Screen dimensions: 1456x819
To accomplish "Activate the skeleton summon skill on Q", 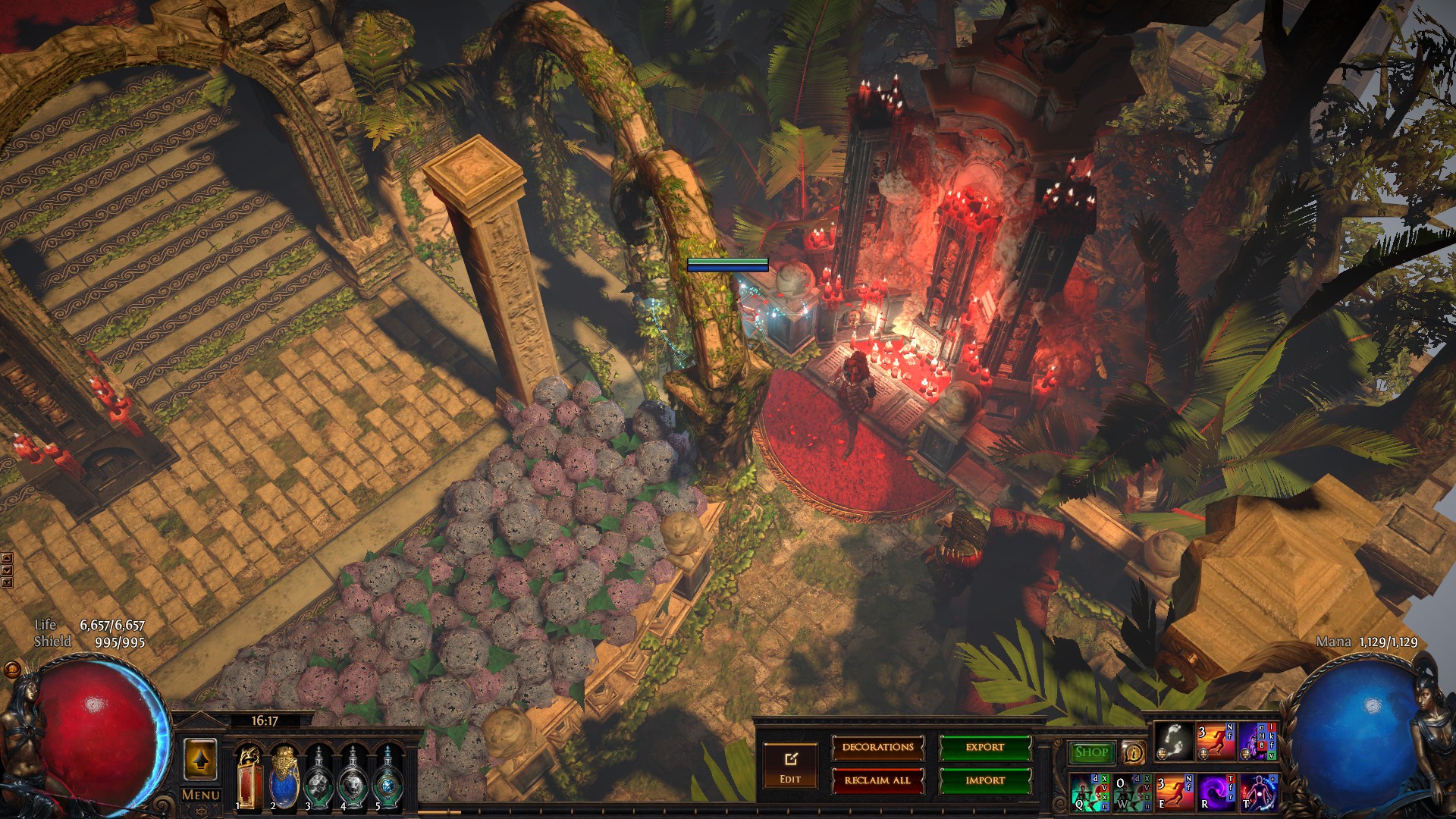I will 1090,792.
